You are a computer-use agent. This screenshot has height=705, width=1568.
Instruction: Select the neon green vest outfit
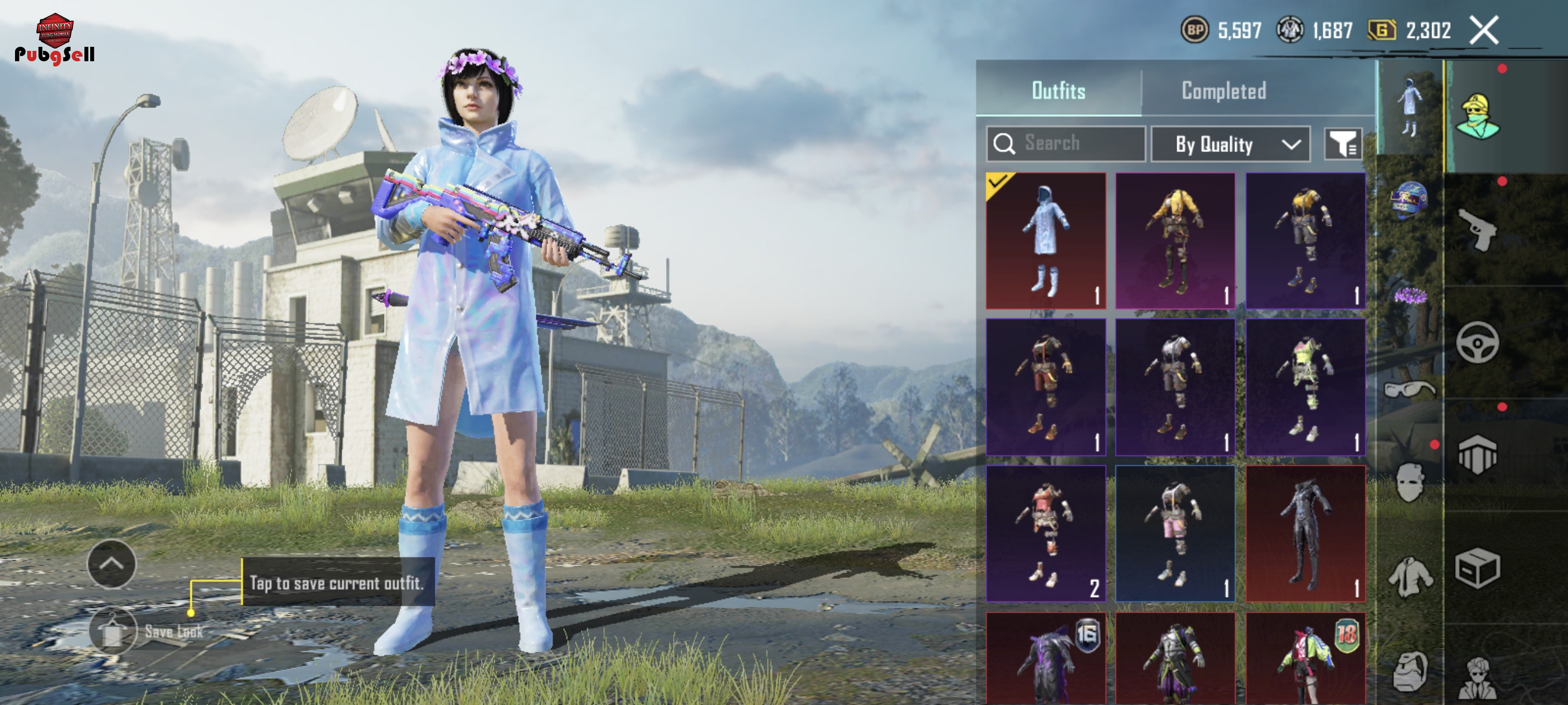(1305, 387)
